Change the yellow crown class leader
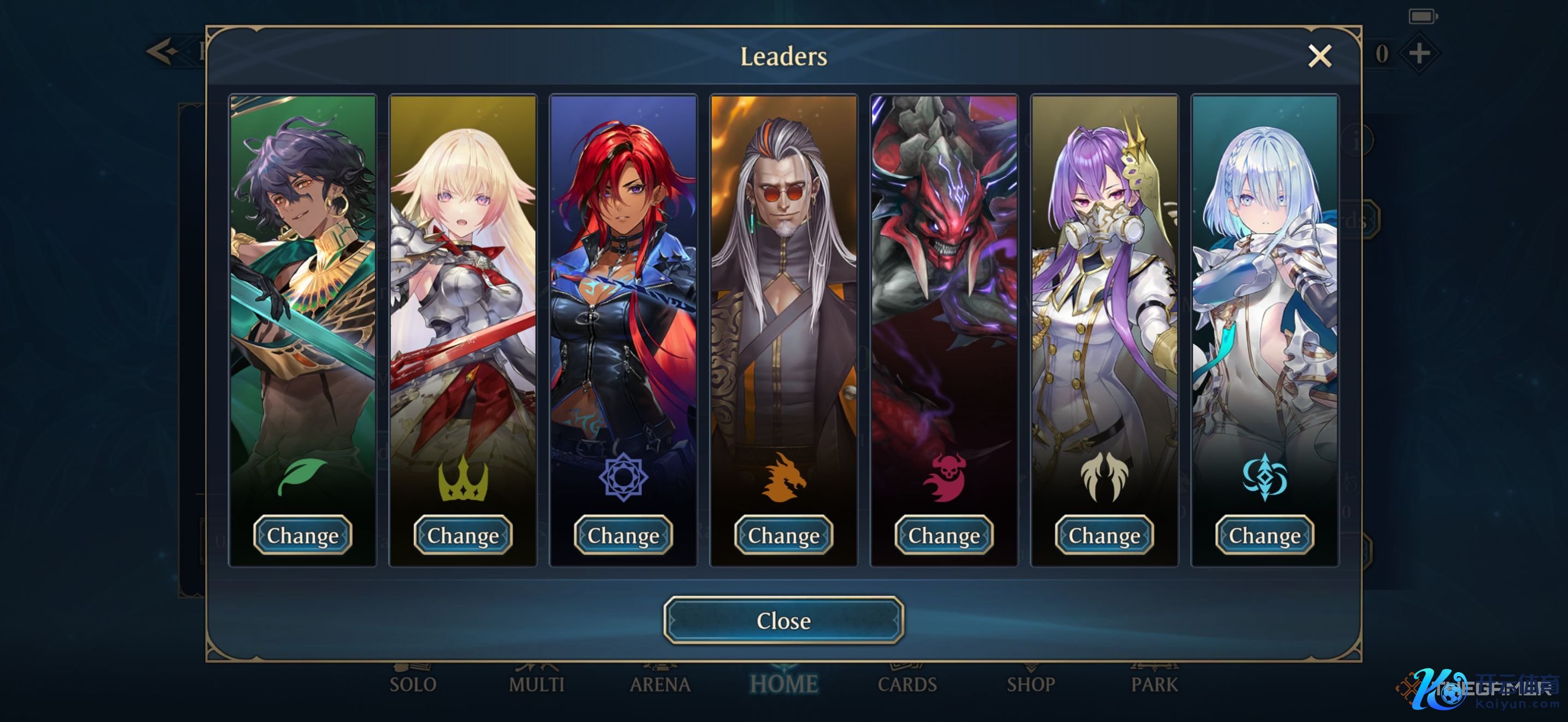 click(463, 535)
